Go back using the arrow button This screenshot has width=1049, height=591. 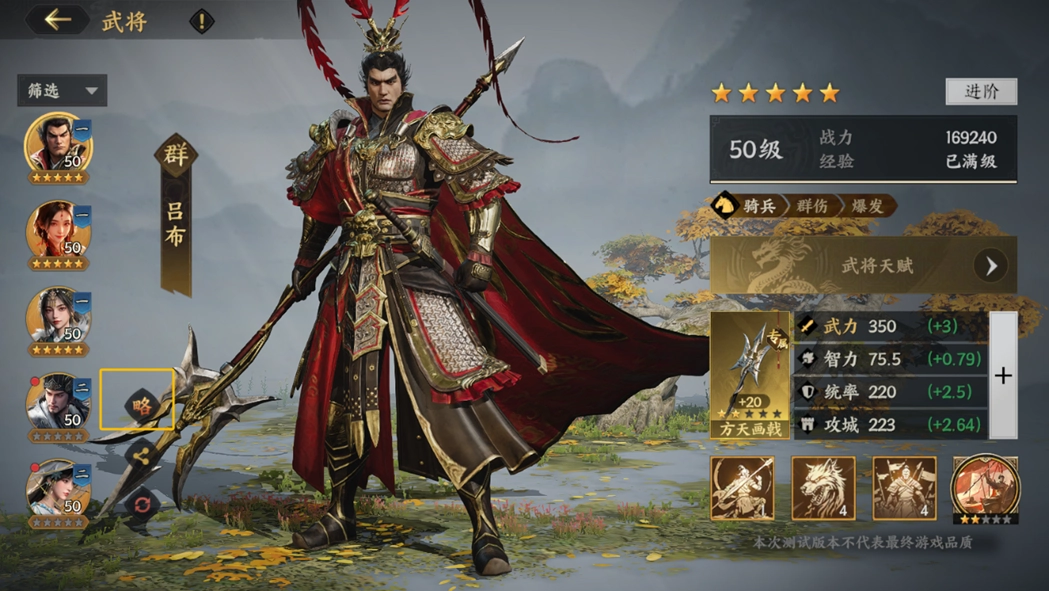(57, 20)
